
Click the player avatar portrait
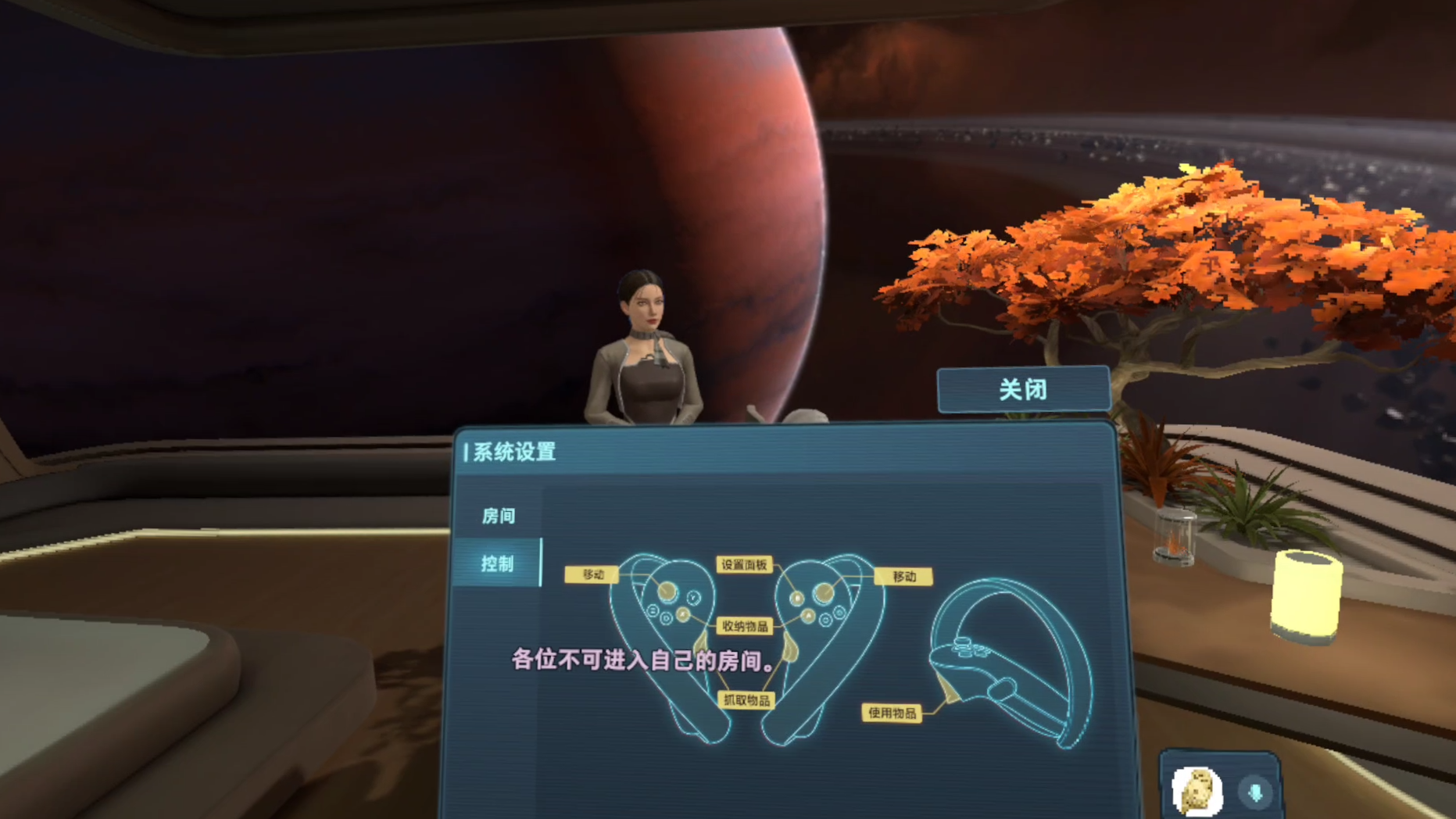pyautogui.click(x=1197, y=791)
